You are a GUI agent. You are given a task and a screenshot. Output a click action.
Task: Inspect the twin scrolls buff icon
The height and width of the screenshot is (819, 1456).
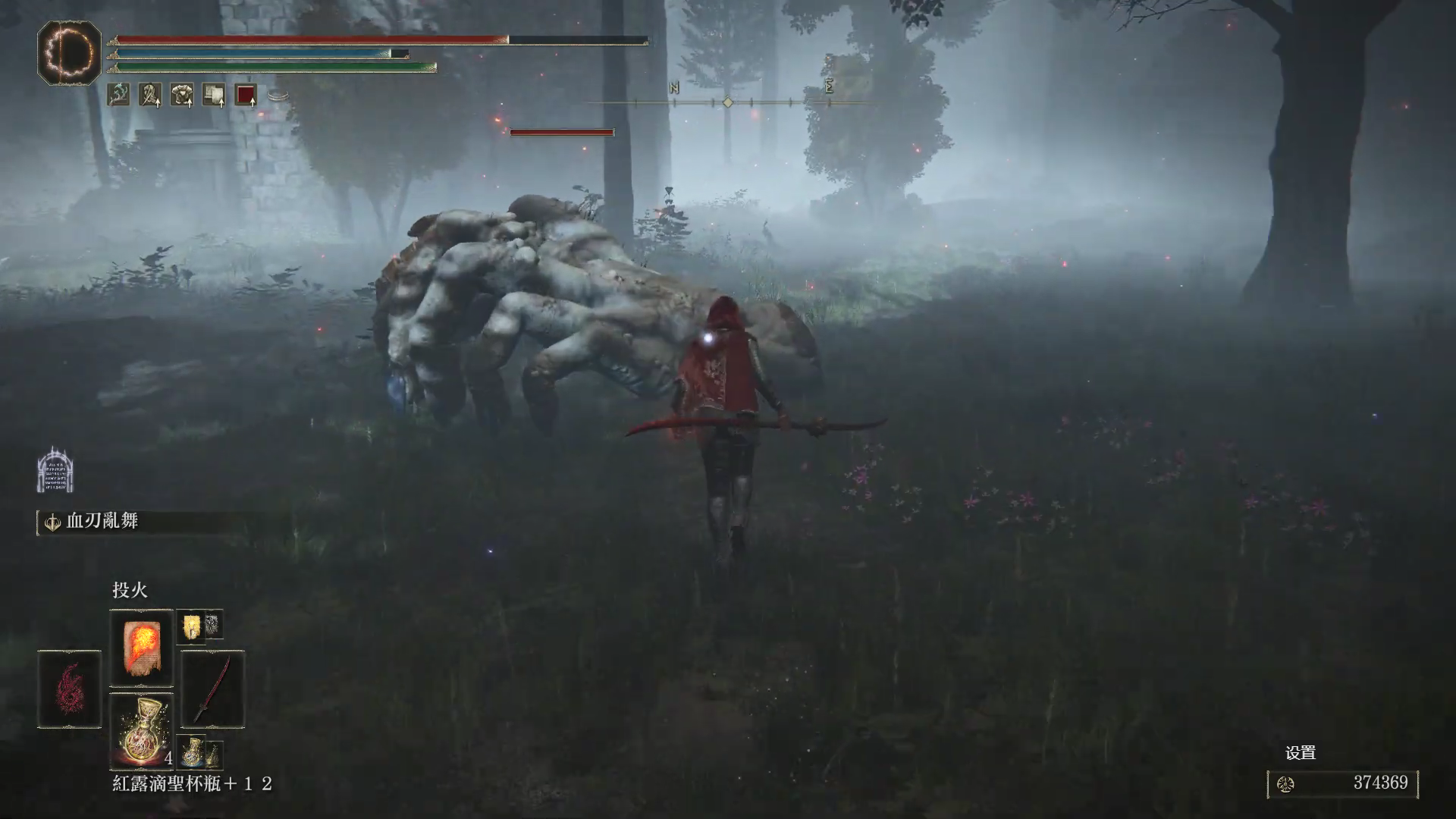pyautogui.click(x=214, y=95)
